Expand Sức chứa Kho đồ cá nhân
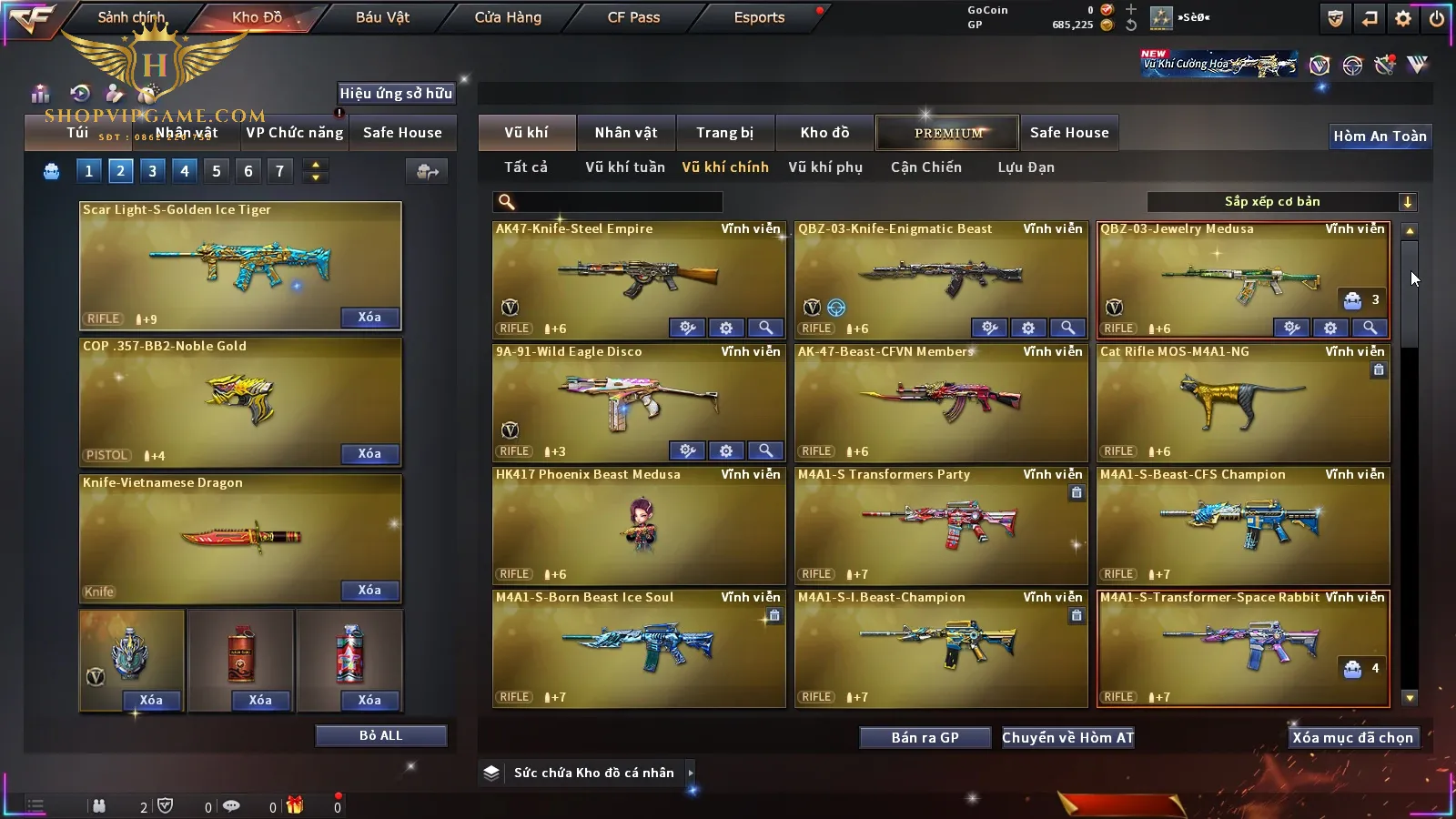Image resolution: width=1456 pixels, height=819 pixels. pos(691,773)
